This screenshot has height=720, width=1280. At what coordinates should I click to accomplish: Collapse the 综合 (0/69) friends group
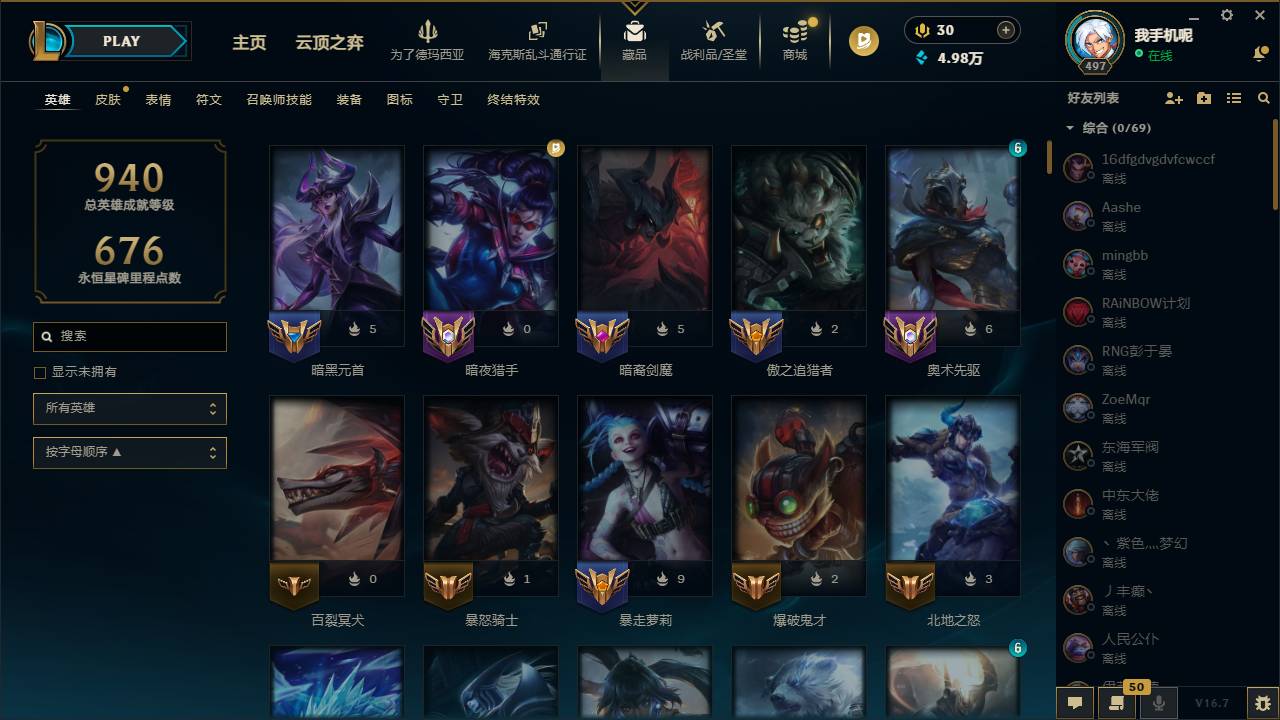(x=1069, y=128)
